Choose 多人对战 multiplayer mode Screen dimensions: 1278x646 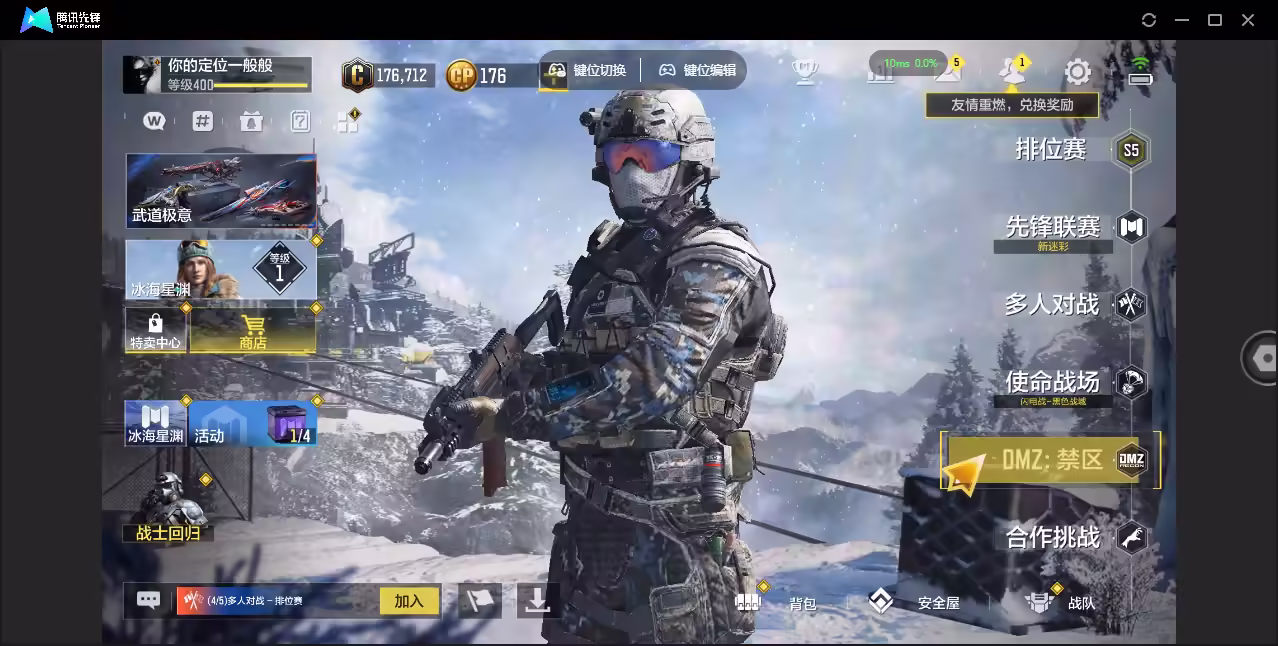coord(1052,304)
